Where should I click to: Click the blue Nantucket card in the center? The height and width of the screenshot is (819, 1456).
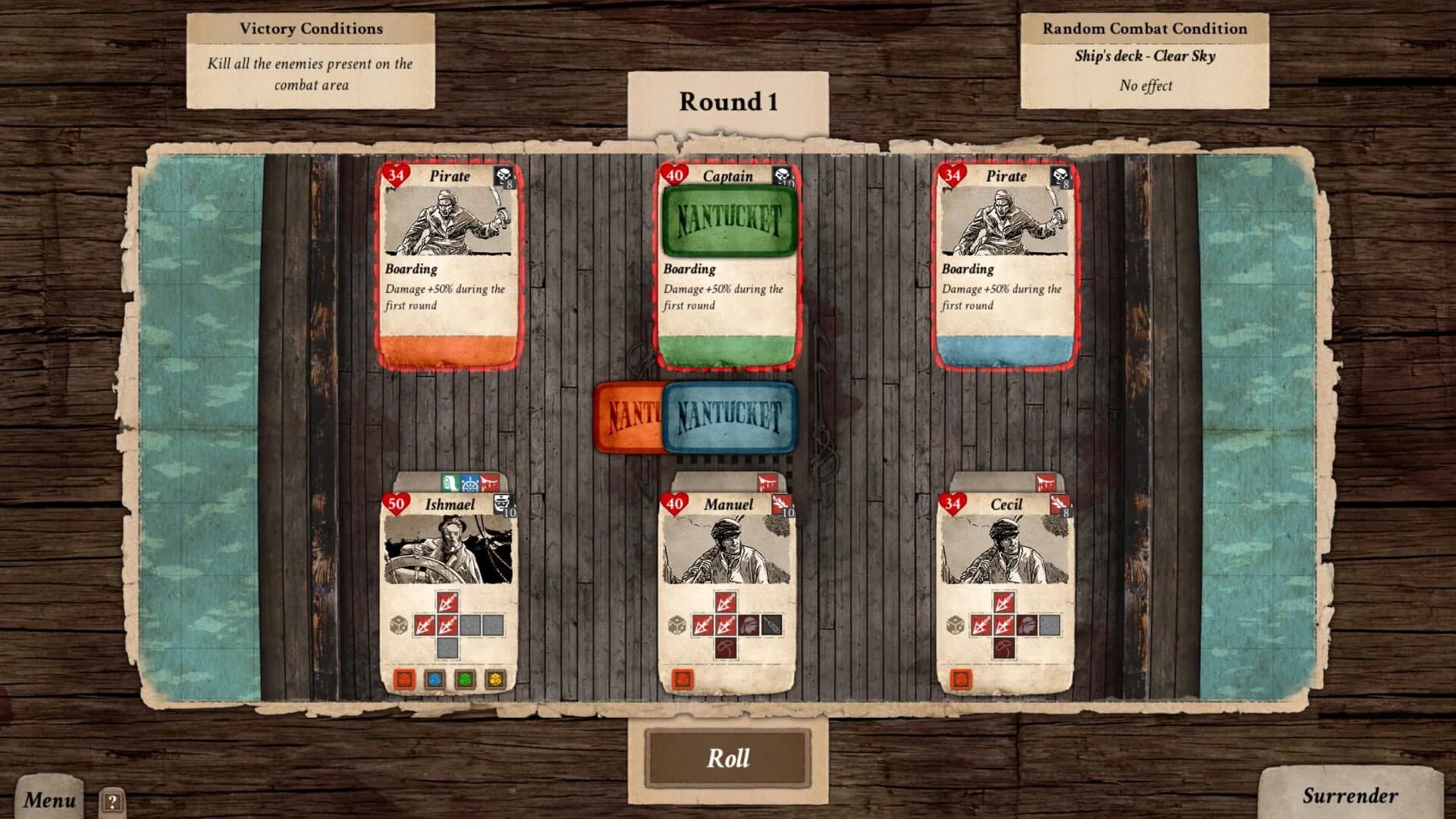tap(730, 417)
